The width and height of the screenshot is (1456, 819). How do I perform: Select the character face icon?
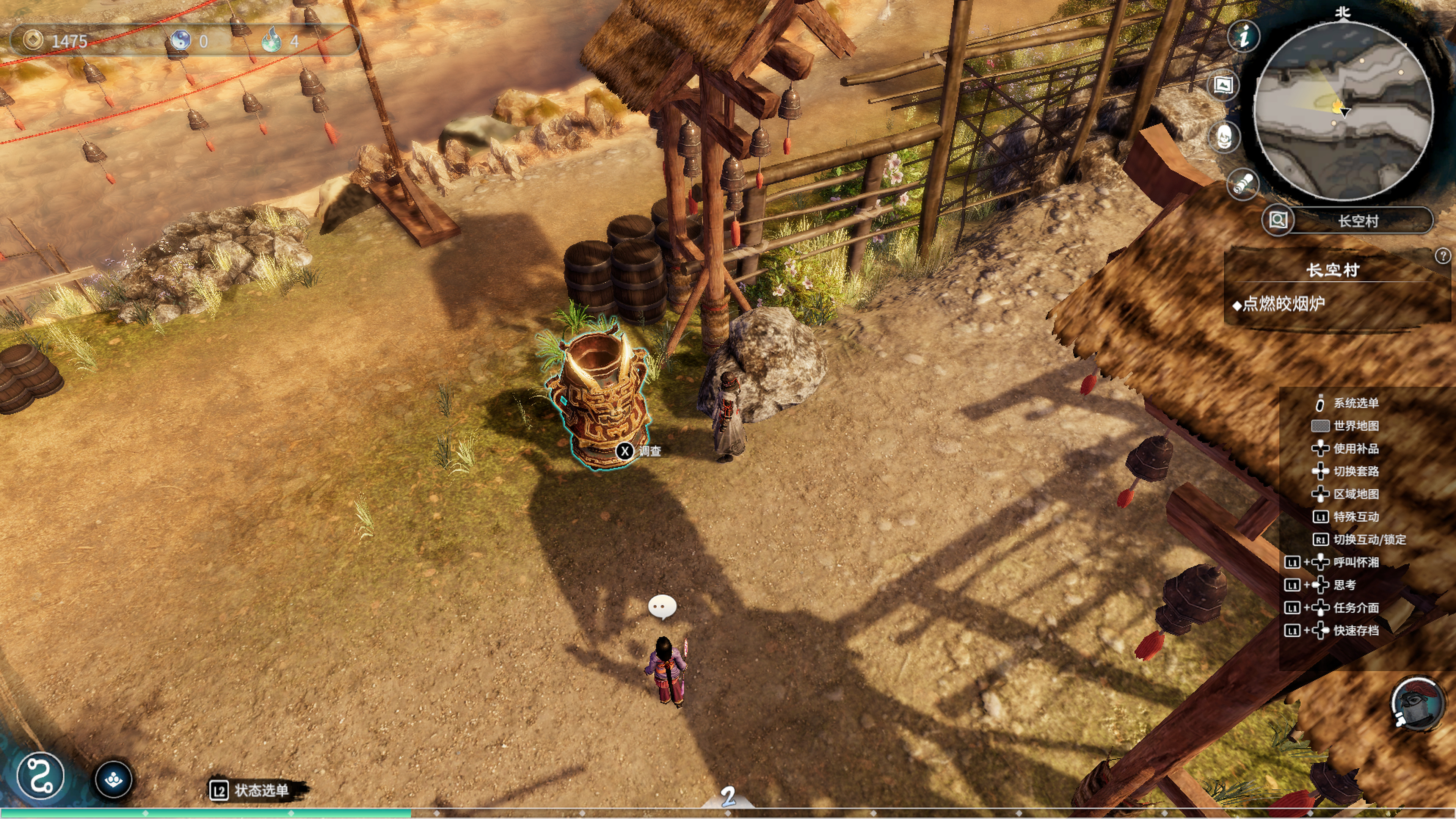(x=1224, y=137)
